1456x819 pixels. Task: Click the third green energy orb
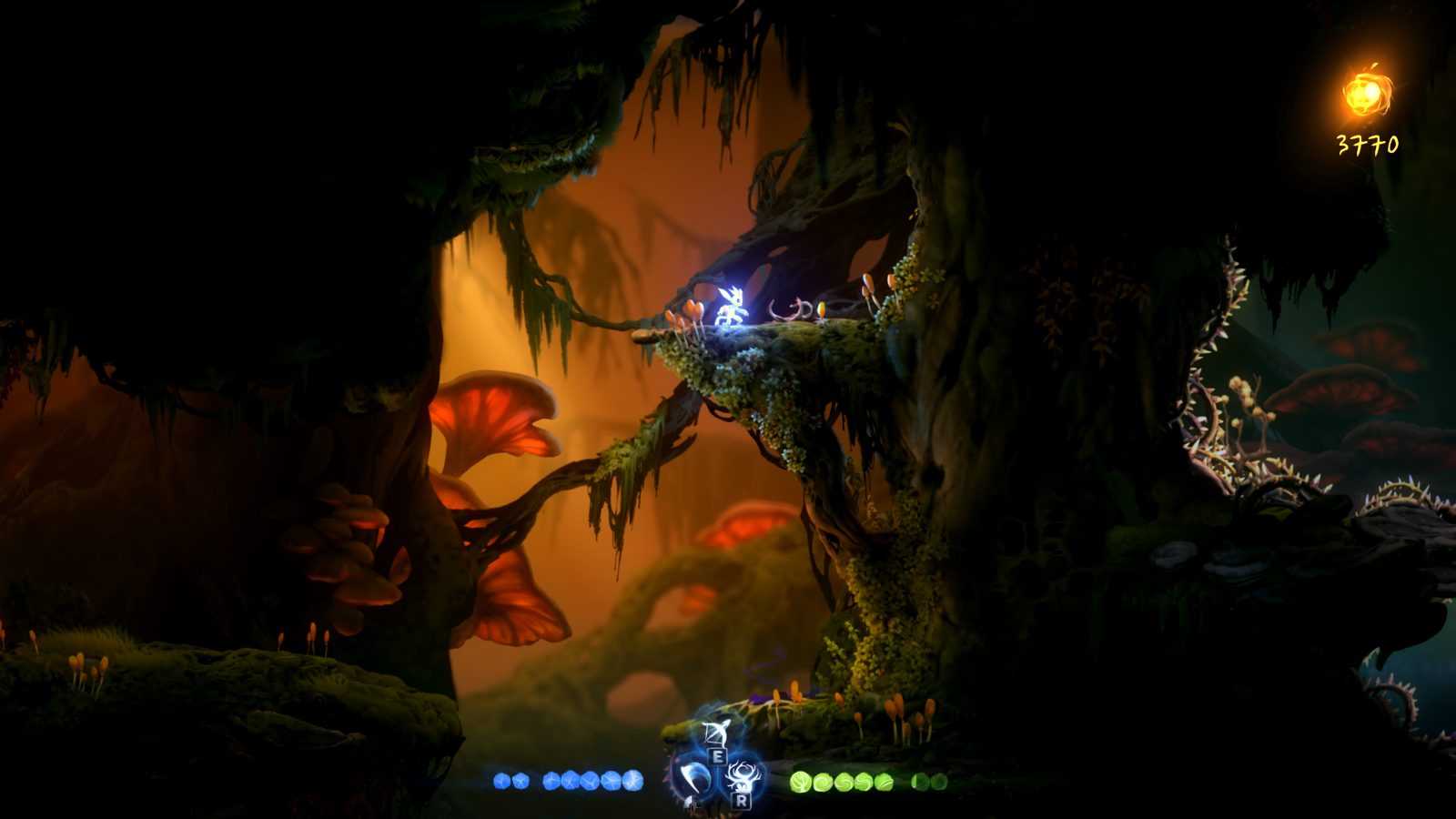(845, 782)
